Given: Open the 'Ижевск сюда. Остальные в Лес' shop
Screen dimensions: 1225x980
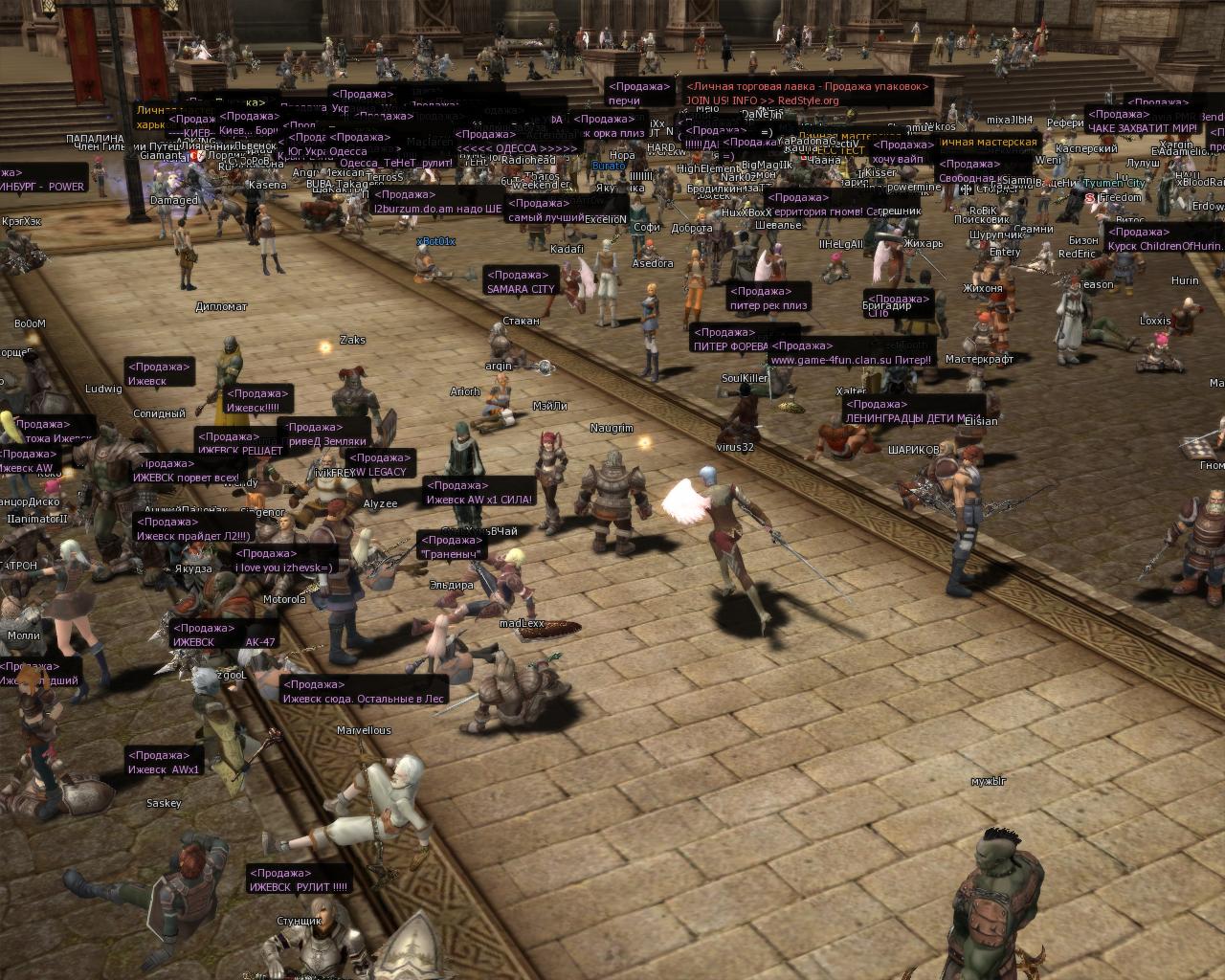Looking at the screenshot, I should [x=364, y=692].
